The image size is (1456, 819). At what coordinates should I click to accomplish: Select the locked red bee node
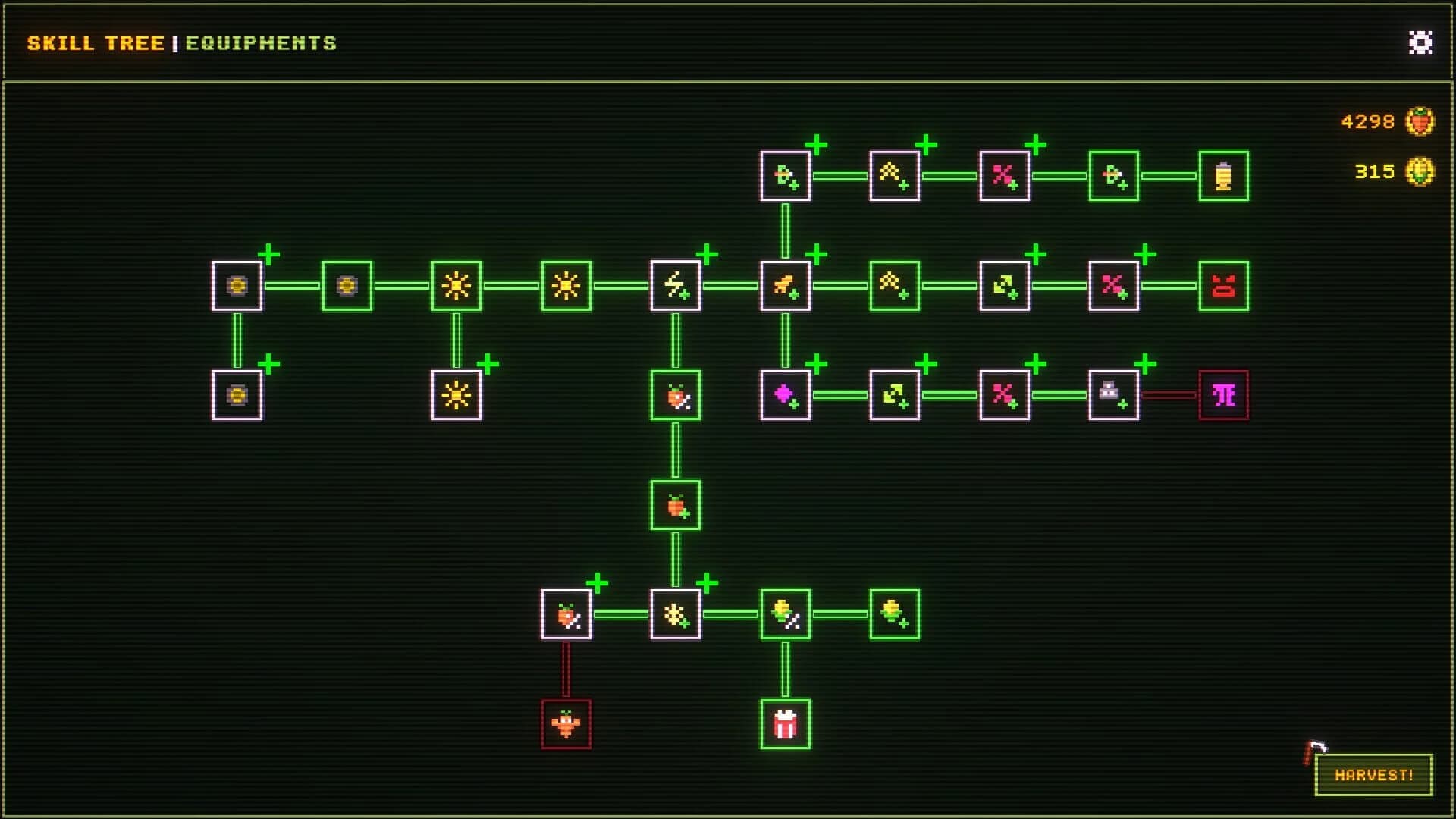(x=565, y=723)
